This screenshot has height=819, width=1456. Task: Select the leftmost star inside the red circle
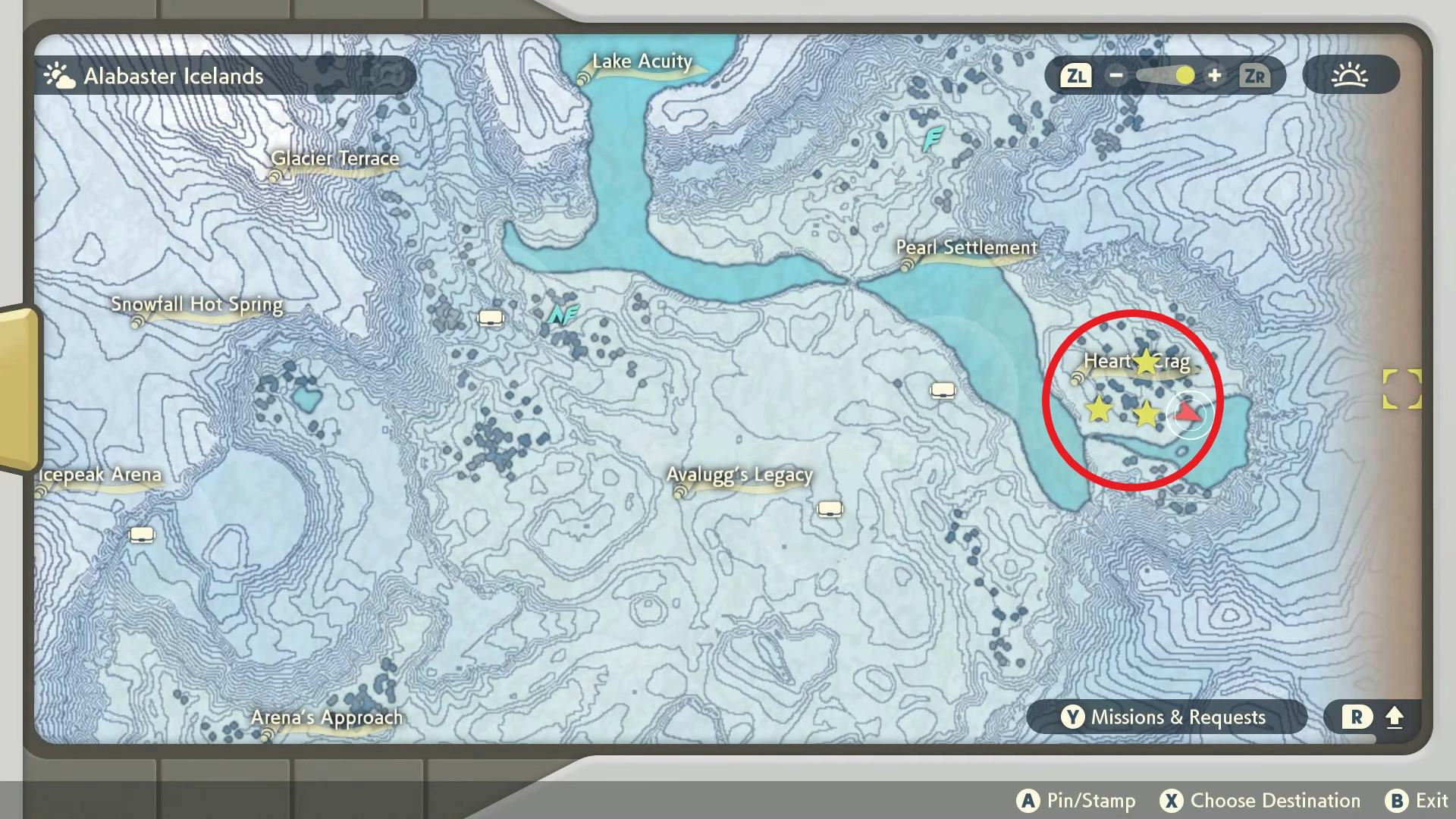1099,410
